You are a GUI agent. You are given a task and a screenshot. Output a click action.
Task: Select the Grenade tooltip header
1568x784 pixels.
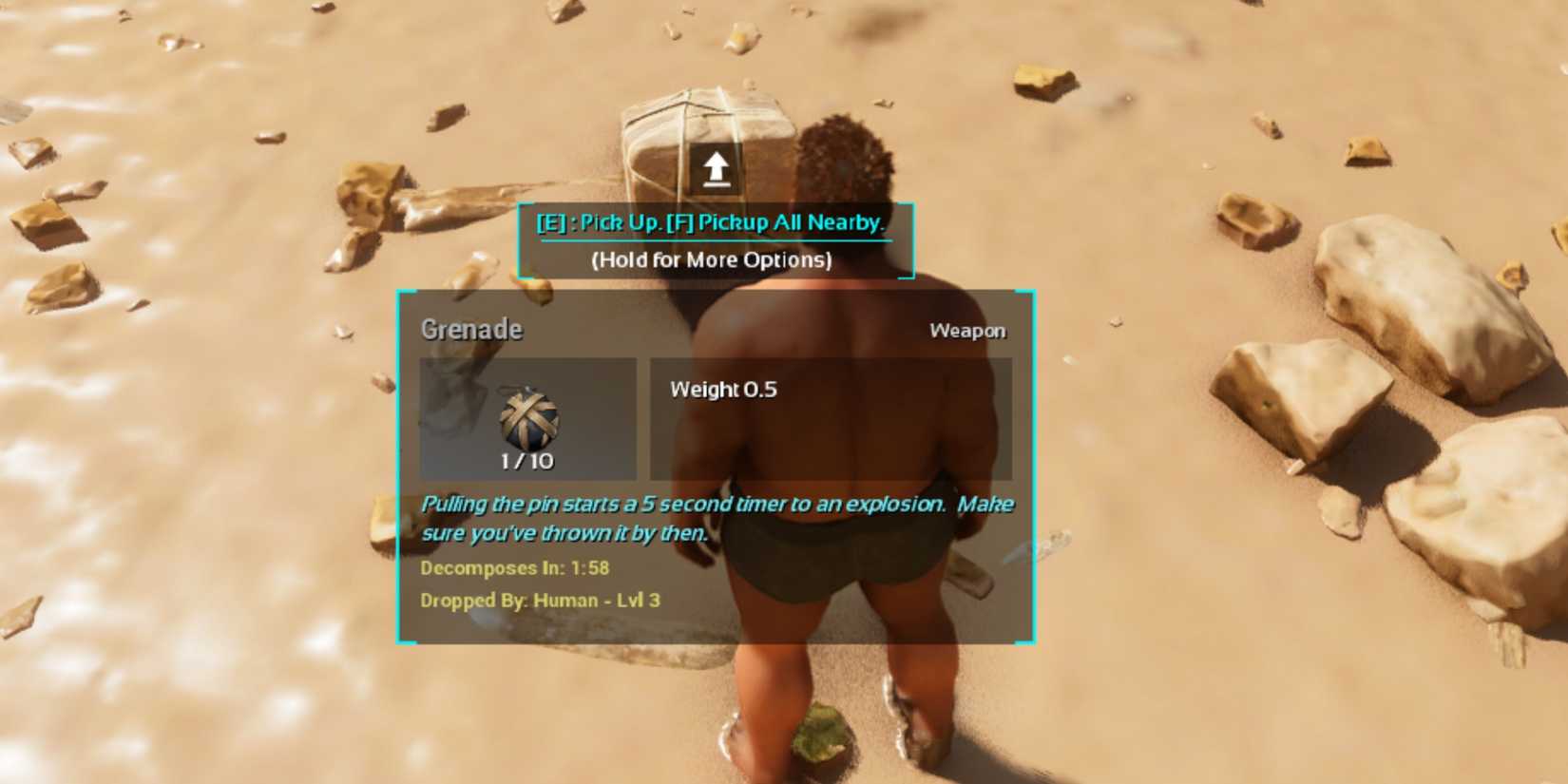click(471, 329)
